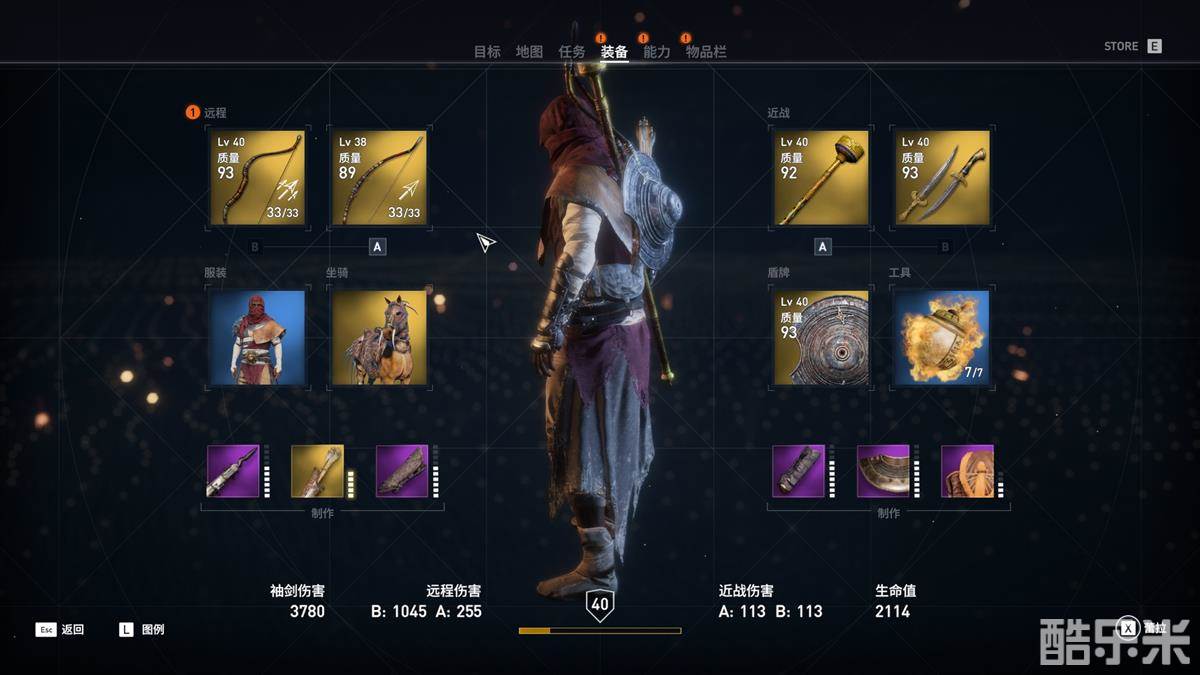Switch to the 目标 tab

coord(487,52)
